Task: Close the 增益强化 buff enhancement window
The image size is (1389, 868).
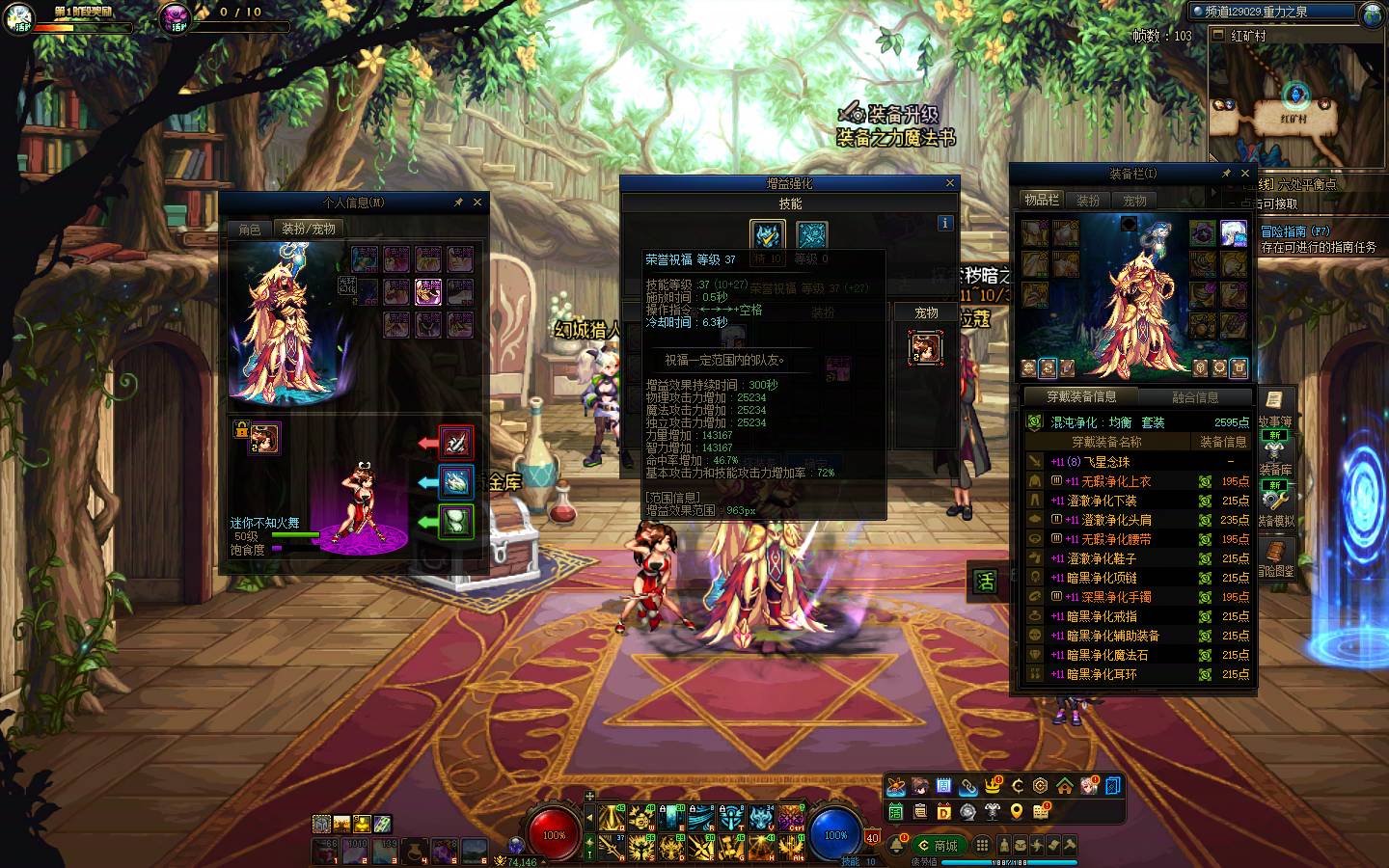Action: click(x=950, y=183)
